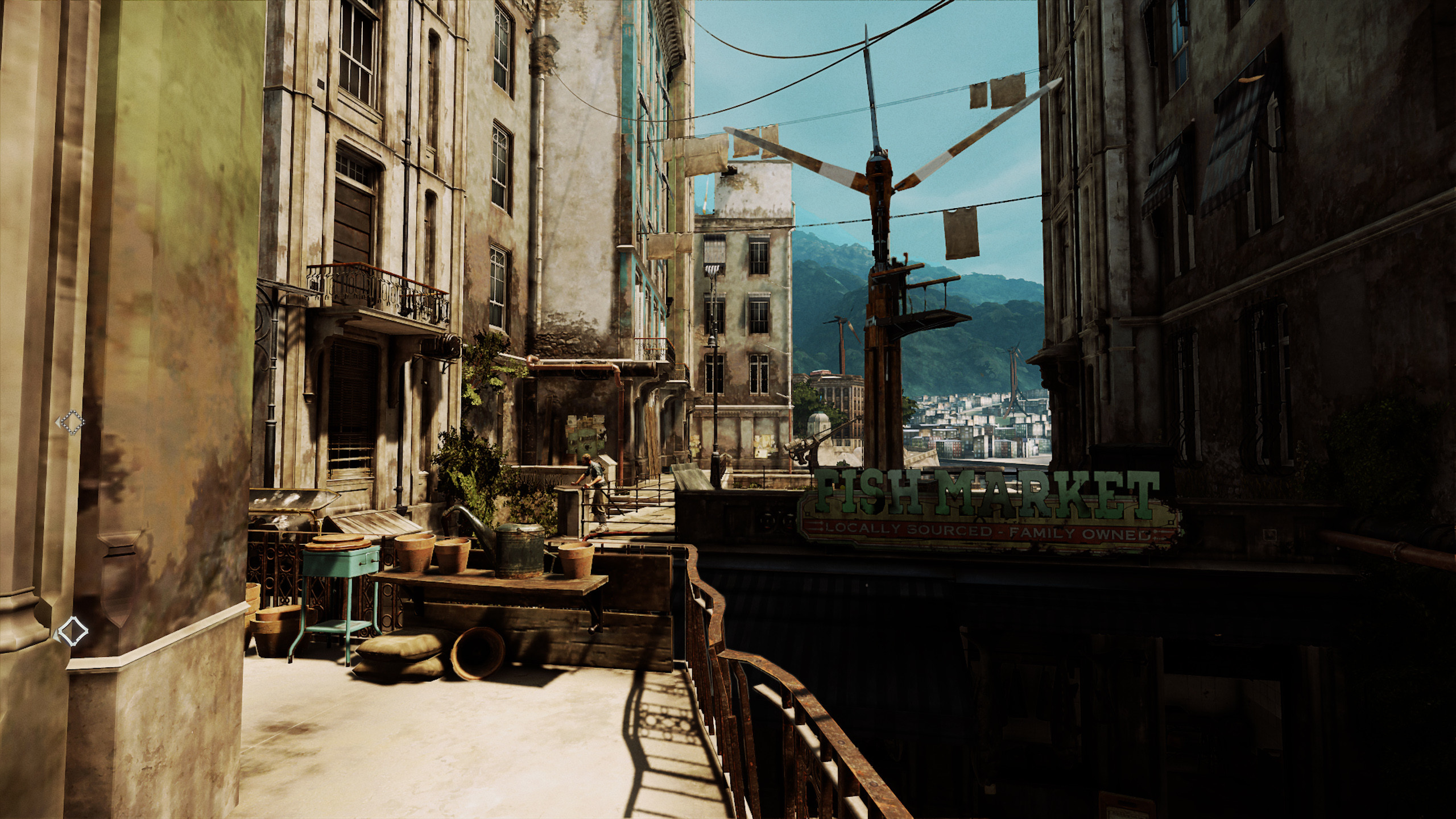
Task: Select the solid white diamond objective marker
Action: coord(73,630)
